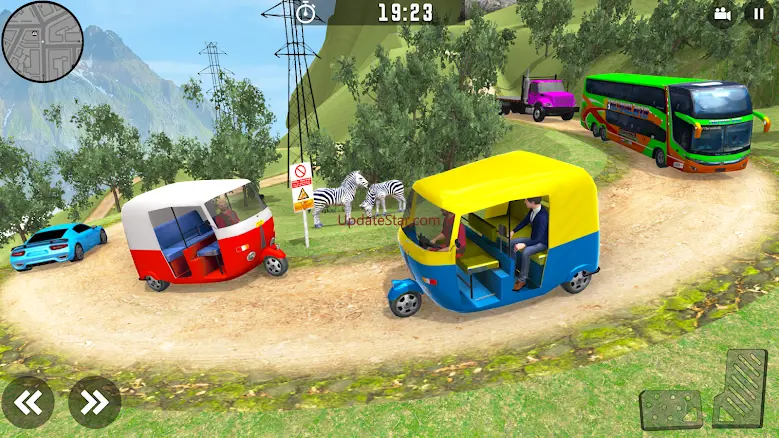Viewport: 779px width, 438px height.
Task: Switch the camera view
Action: [721, 15]
